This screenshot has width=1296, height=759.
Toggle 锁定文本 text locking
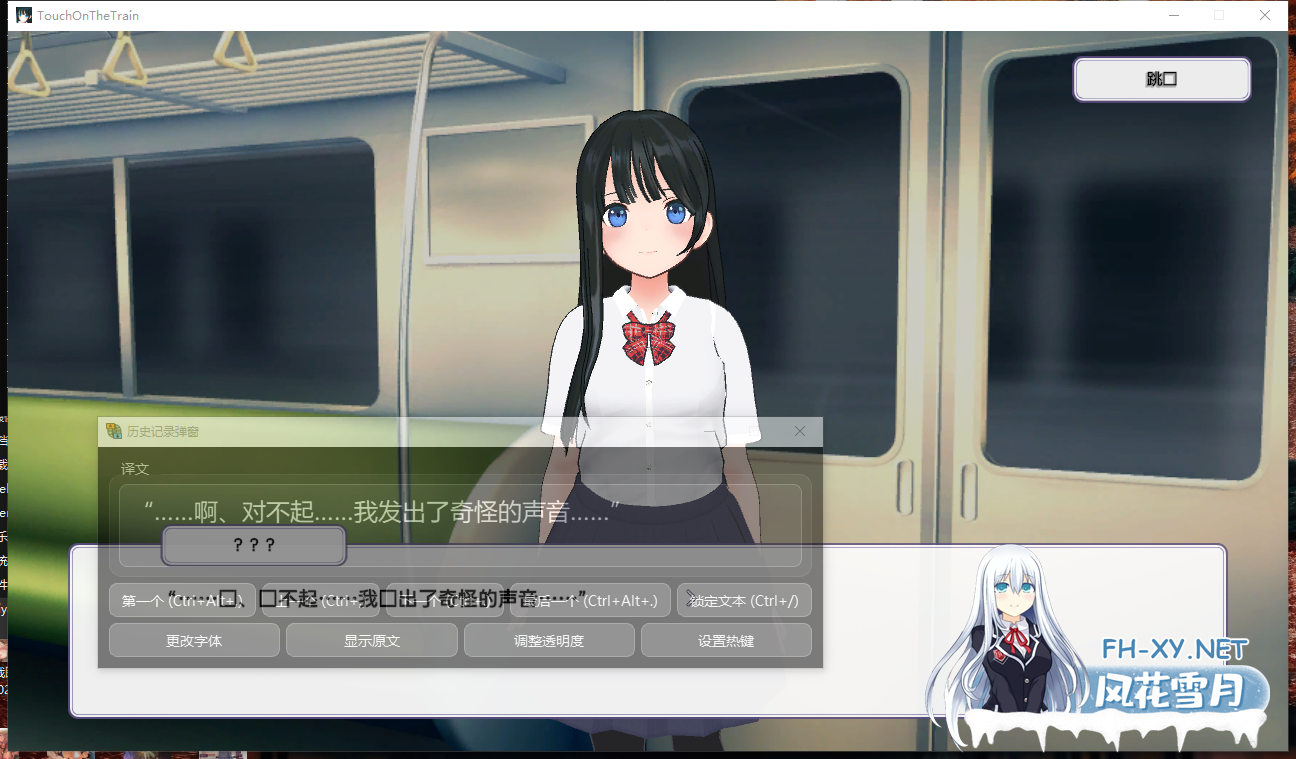pyautogui.click(x=746, y=600)
